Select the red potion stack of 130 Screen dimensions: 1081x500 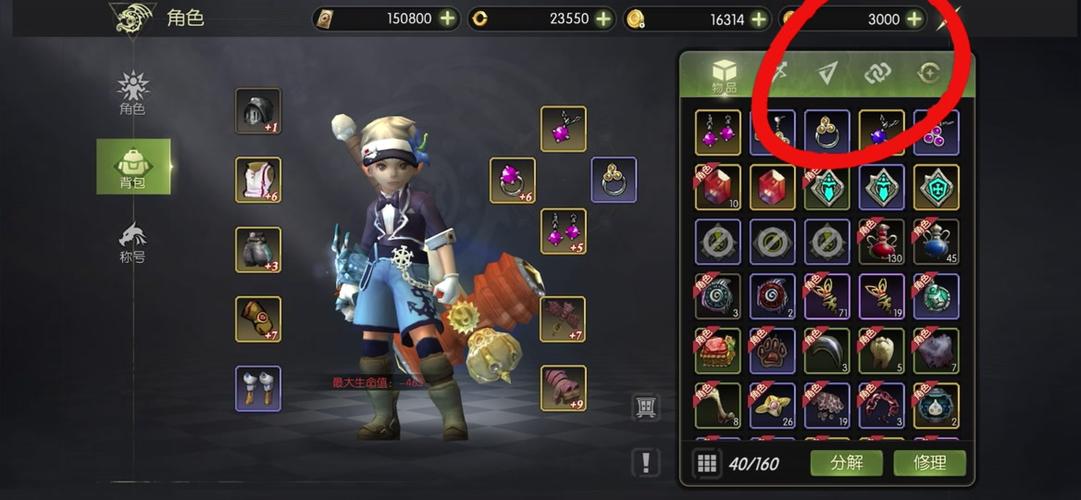[x=881, y=242]
